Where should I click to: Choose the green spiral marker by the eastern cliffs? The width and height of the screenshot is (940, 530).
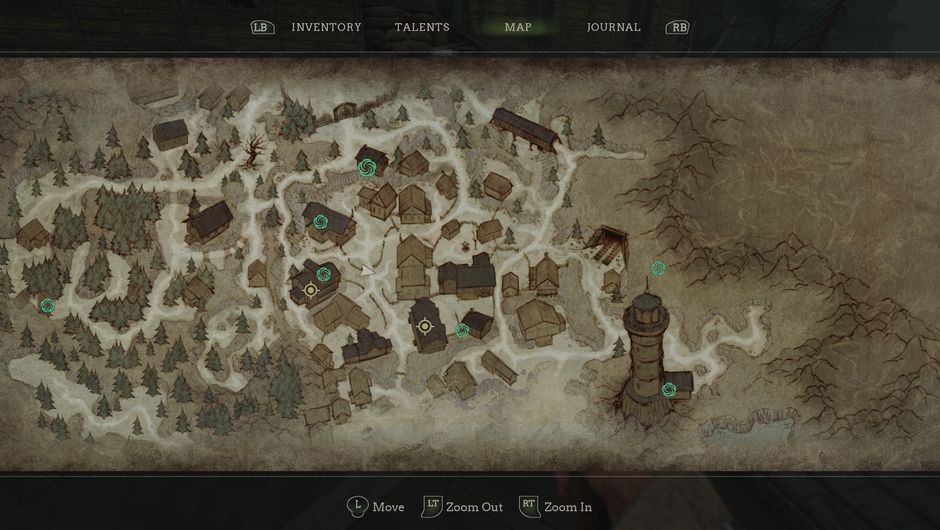point(658,268)
